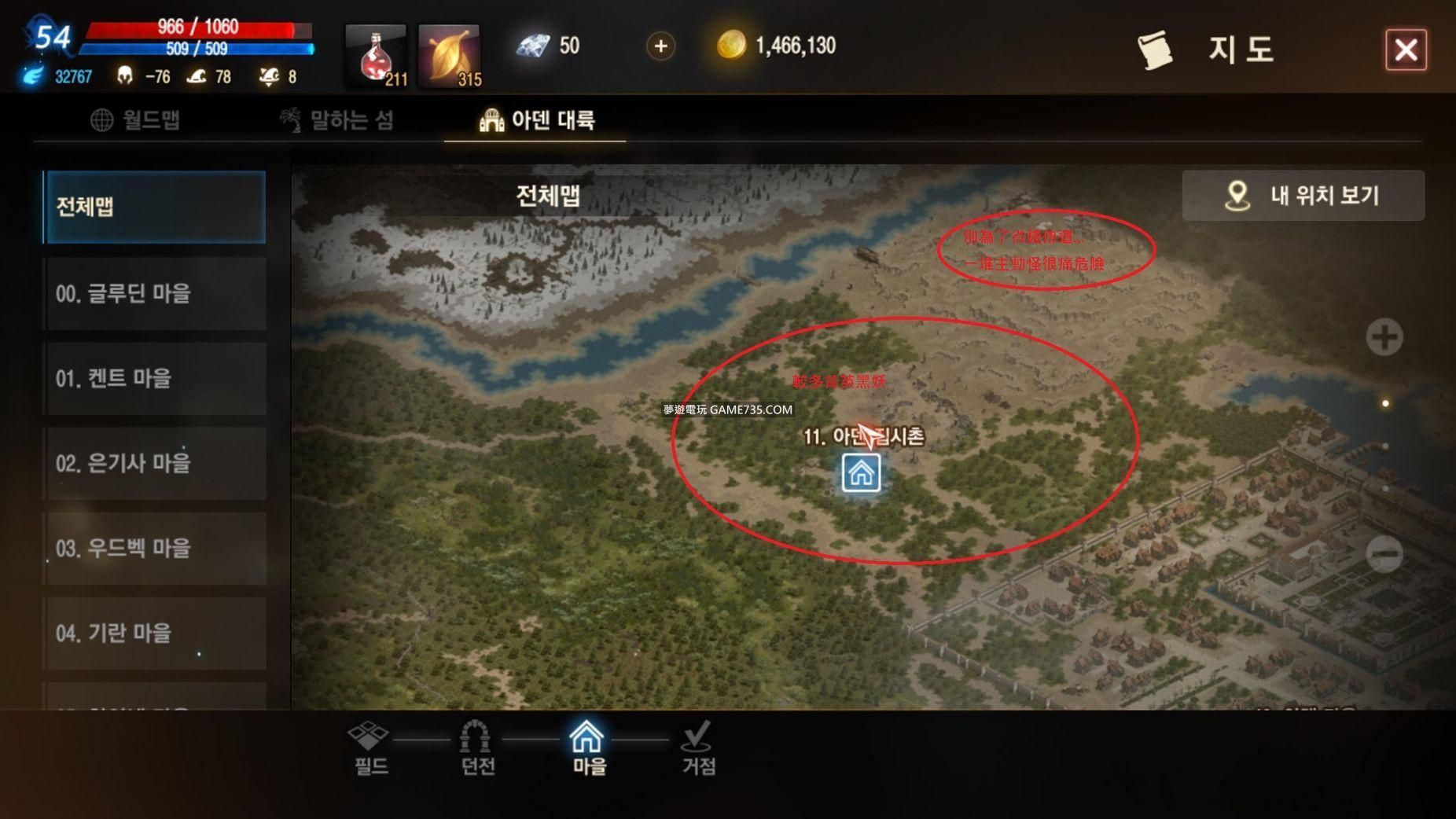The height and width of the screenshot is (819, 1456).
Task: Show the 필드 map filter
Action: tap(370, 747)
